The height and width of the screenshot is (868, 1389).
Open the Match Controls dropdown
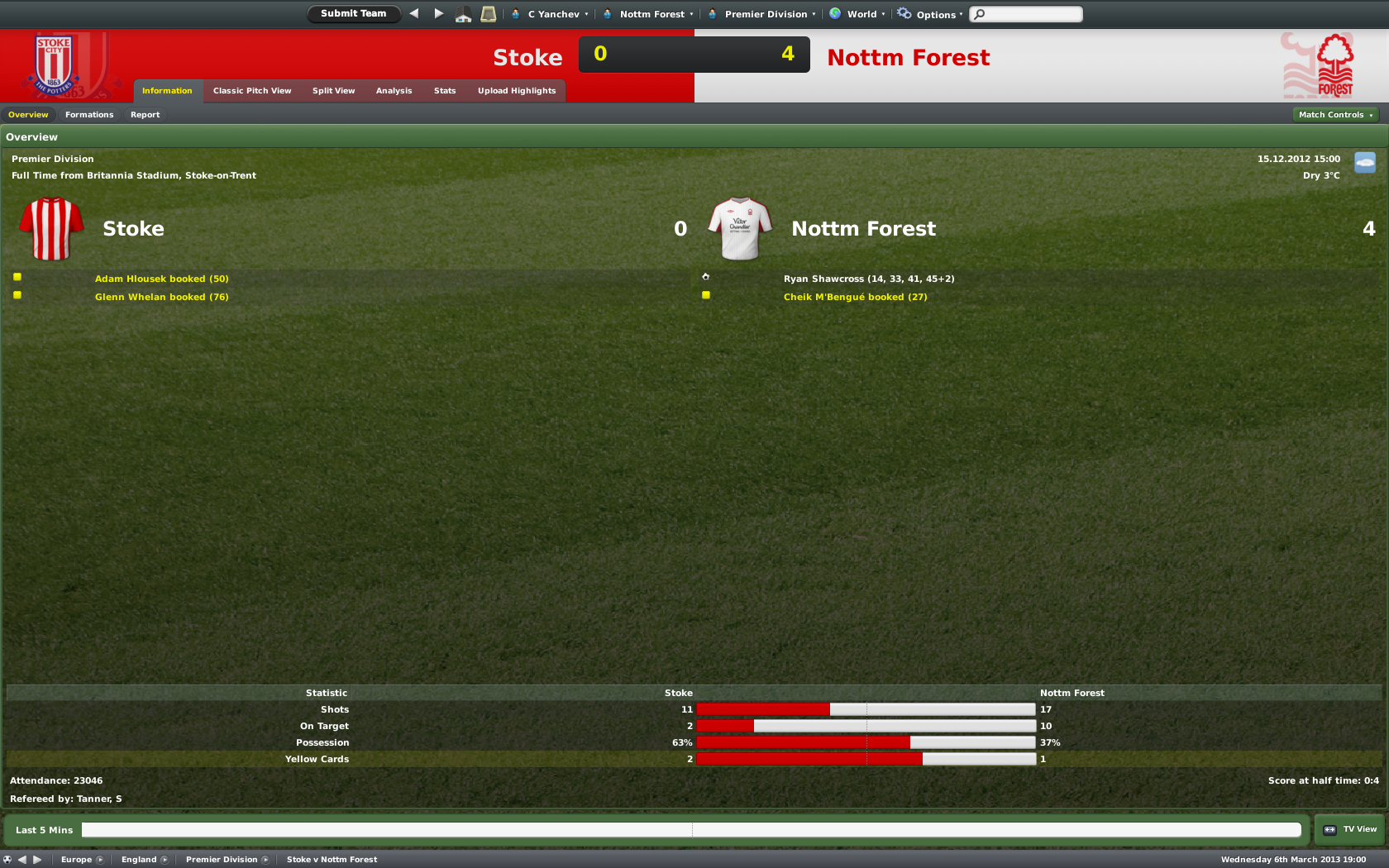pyautogui.click(x=1334, y=115)
